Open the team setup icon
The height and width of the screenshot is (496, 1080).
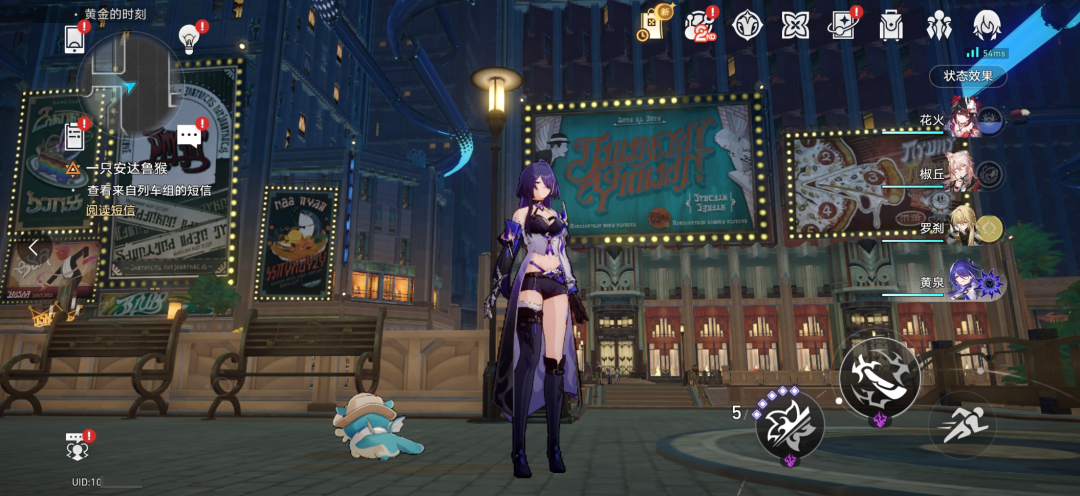tap(939, 25)
